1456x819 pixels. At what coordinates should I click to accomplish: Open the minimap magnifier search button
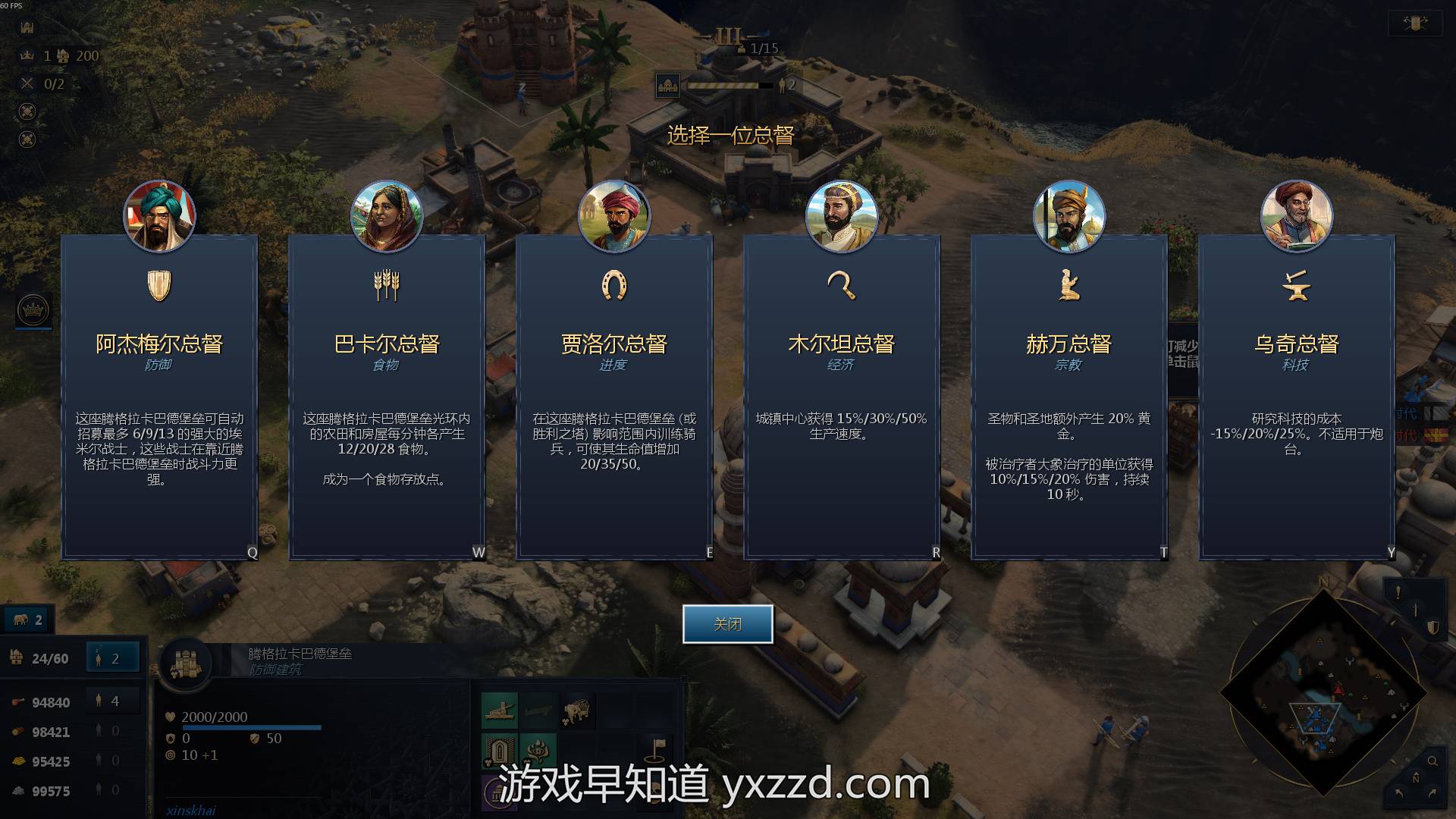(1432, 761)
